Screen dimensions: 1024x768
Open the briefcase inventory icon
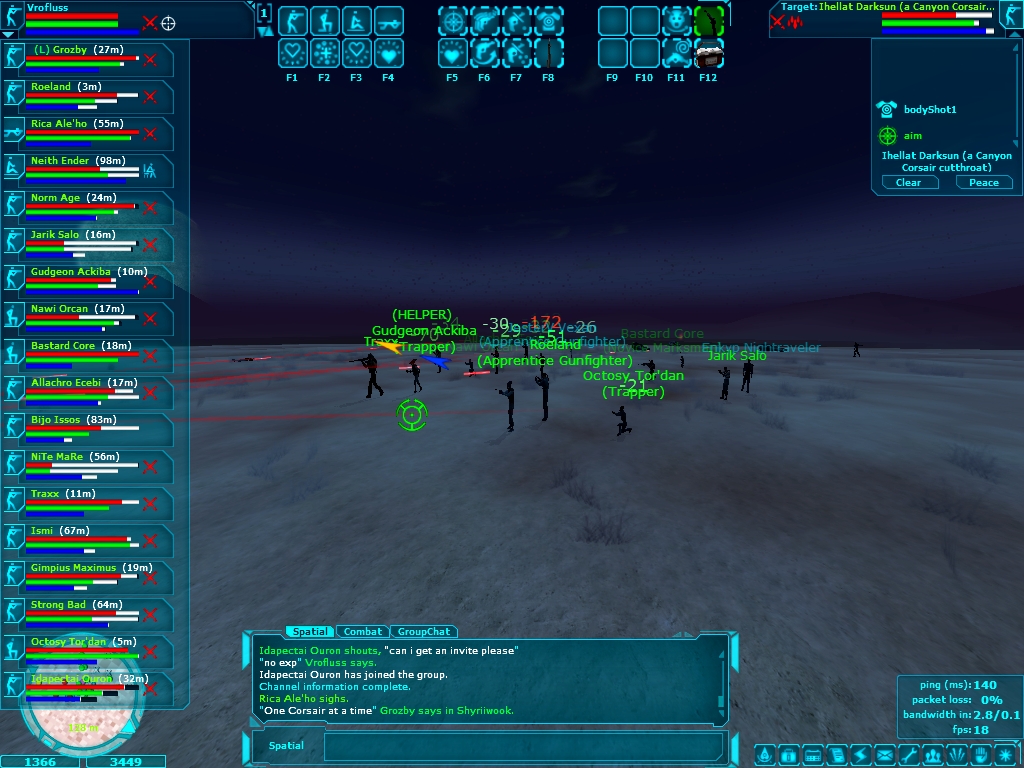point(788,753)
